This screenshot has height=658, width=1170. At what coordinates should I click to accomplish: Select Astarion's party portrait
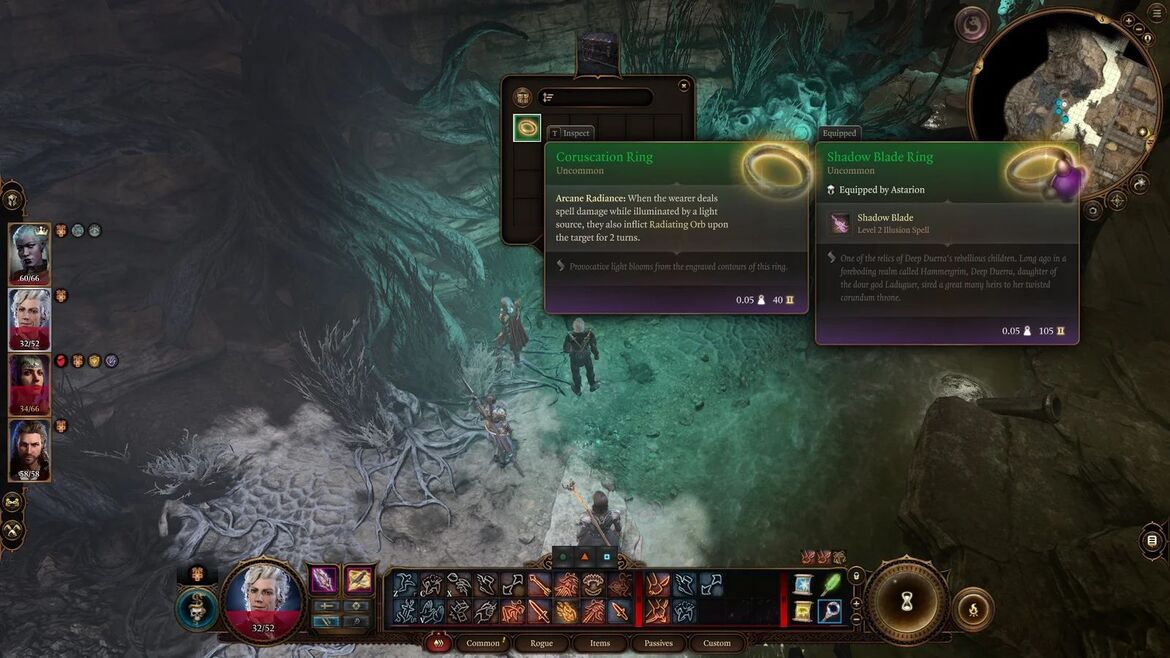tap(29, 319)
